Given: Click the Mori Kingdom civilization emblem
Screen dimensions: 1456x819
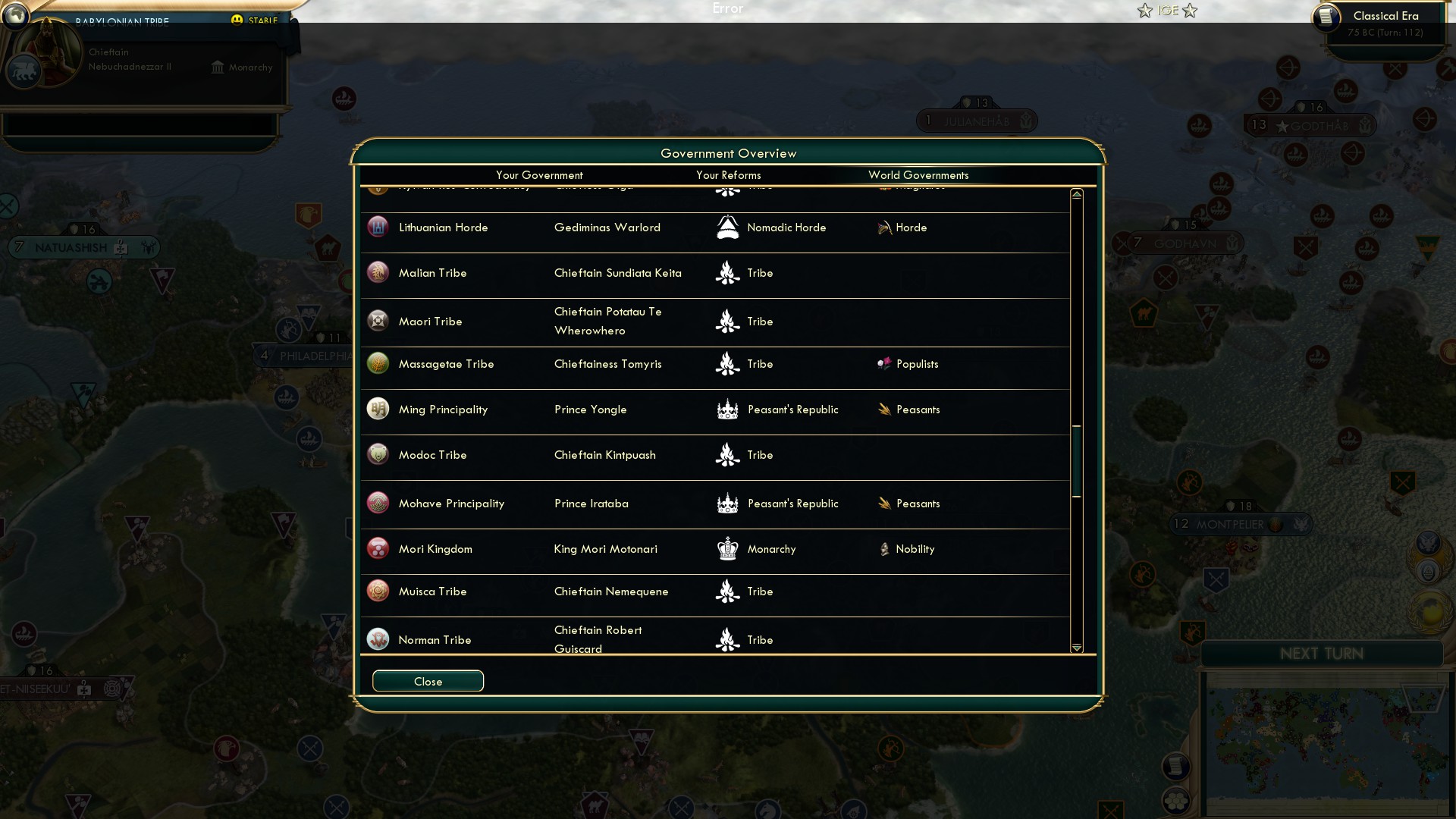Looking at the screenshot, I should (378, 548).
